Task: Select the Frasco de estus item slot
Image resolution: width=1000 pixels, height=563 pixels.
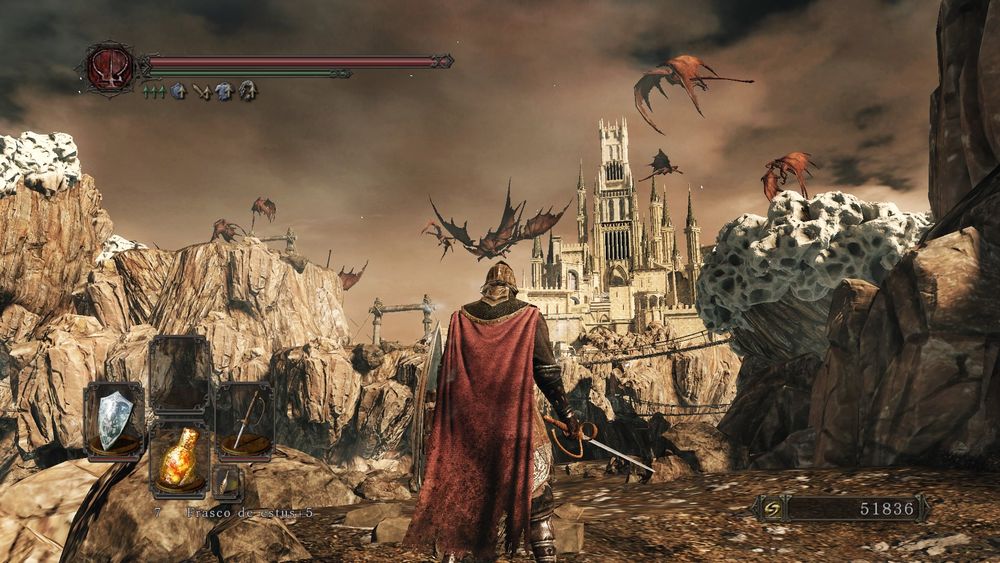Action: [179, 458]
